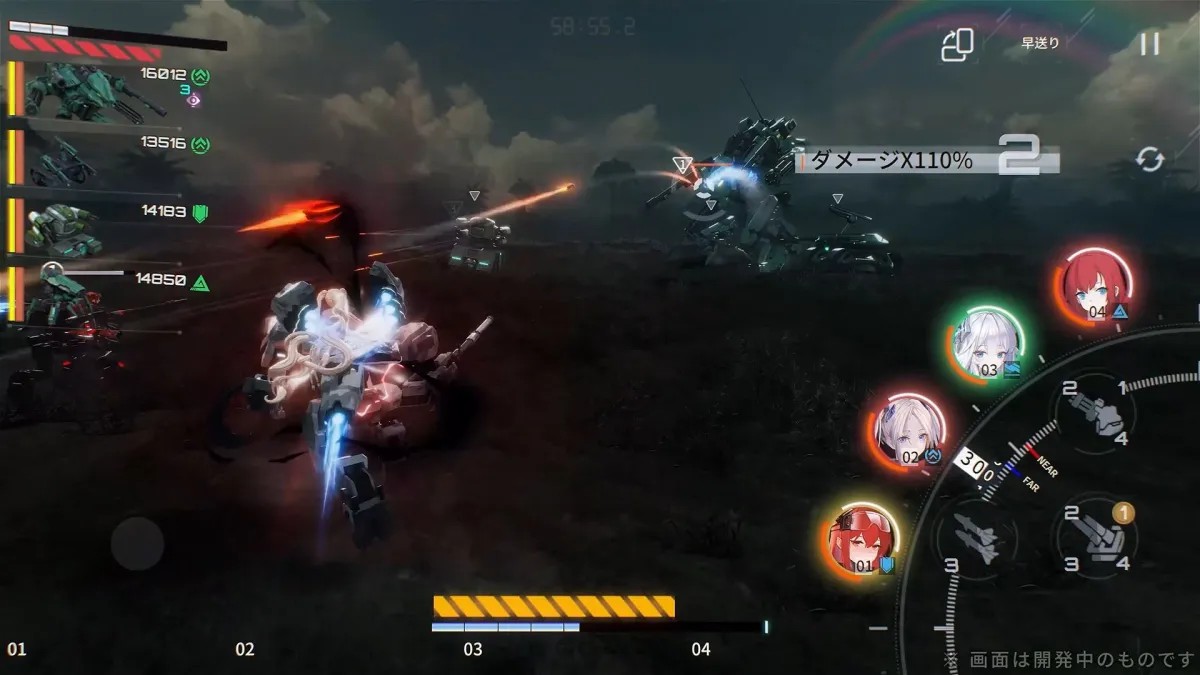Pick the unit row showing 14850
The image size is (1200, 675).
pos(95,296)
